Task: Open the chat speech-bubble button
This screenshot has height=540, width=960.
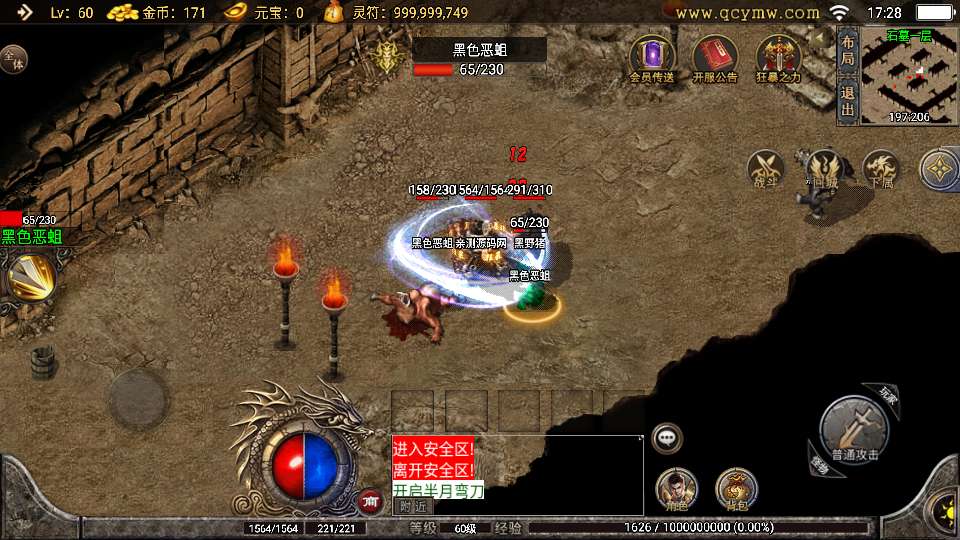Action: tap(667, 437)
